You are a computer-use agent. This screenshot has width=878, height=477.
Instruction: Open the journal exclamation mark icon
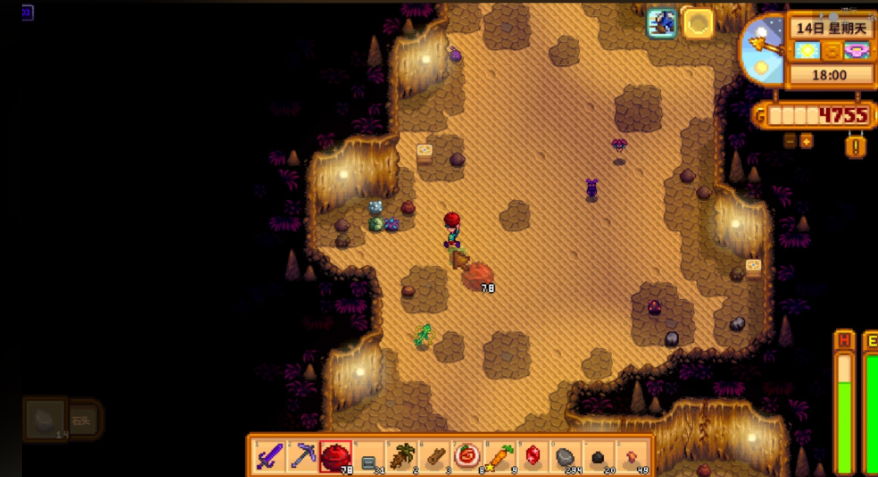pos(856,146)
